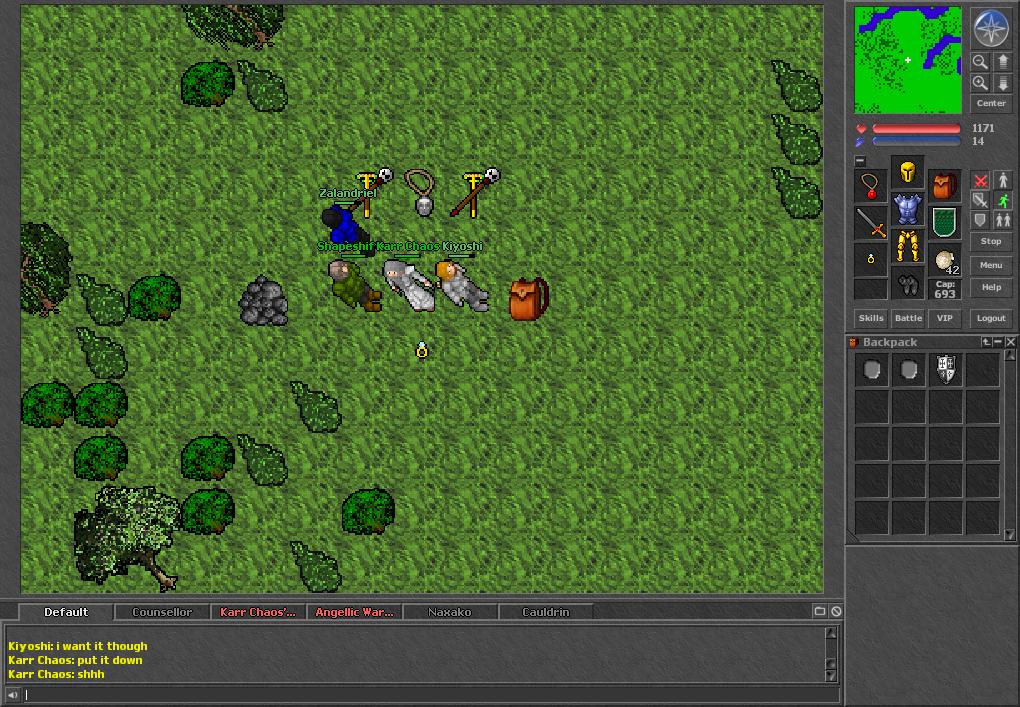Open the Skills window
The width and height of the screenshot is (1020, 707).
coord(871,318)
